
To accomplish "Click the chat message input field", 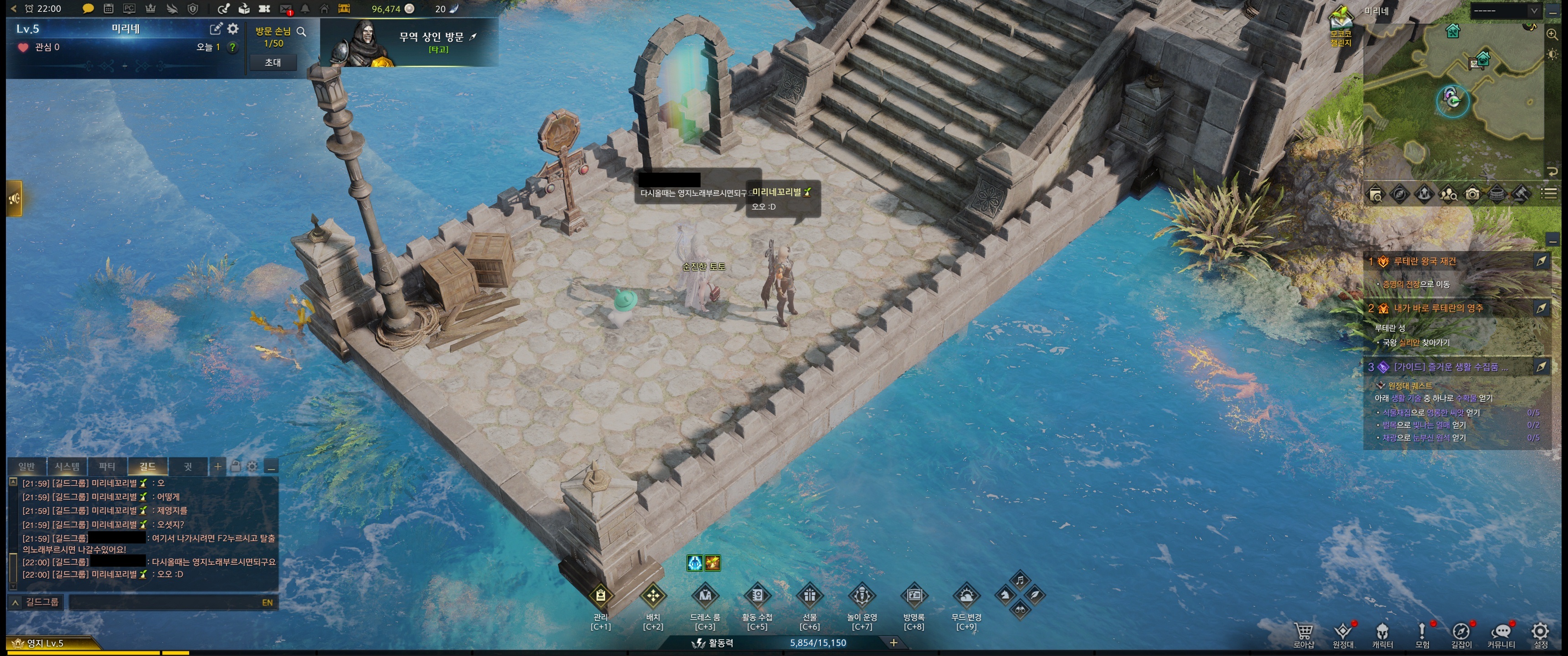I will coord(165,602).
